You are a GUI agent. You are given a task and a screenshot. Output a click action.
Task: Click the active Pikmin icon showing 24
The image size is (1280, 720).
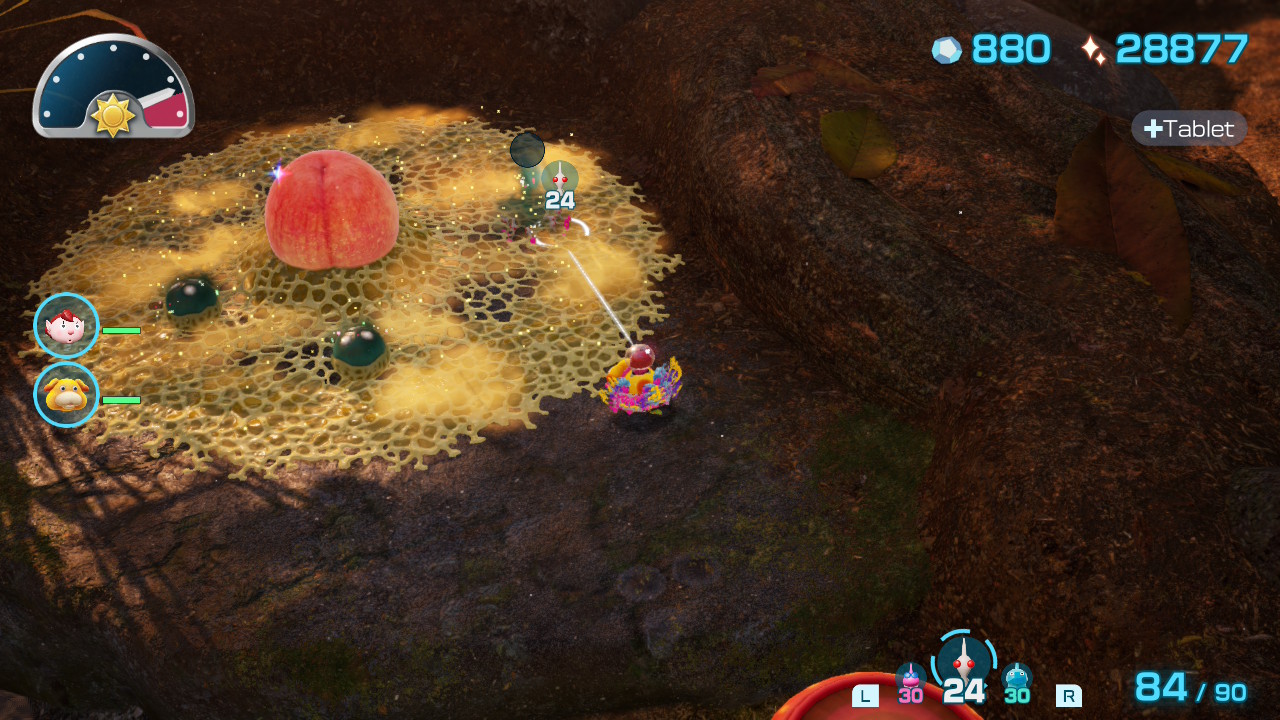964,664
